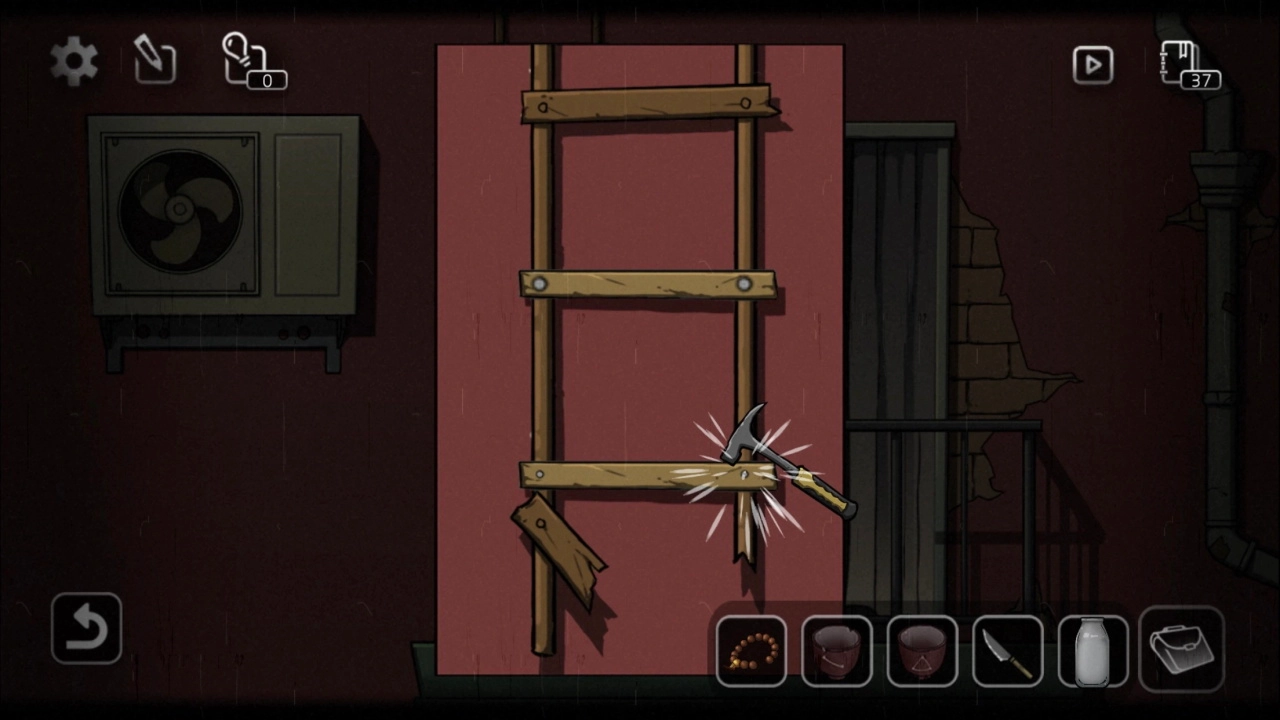Click the play video button

[x=1092, y=65]
